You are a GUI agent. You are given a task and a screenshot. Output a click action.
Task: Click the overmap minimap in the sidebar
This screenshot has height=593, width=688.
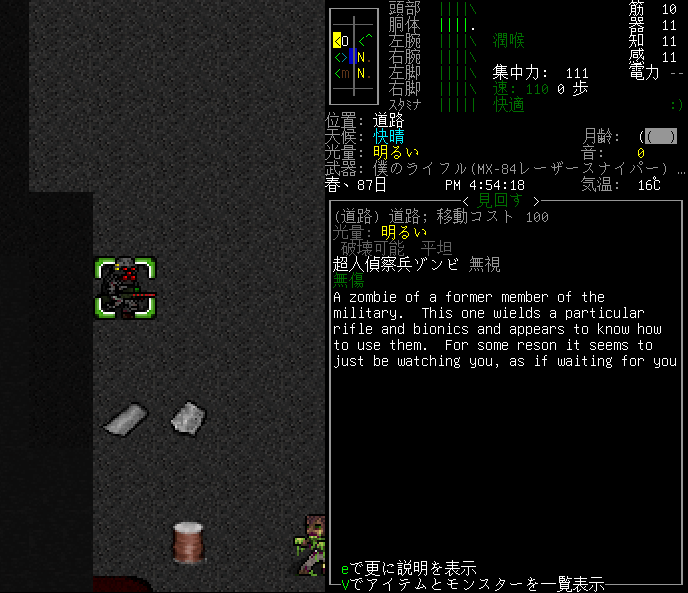(x=352, y=57)
